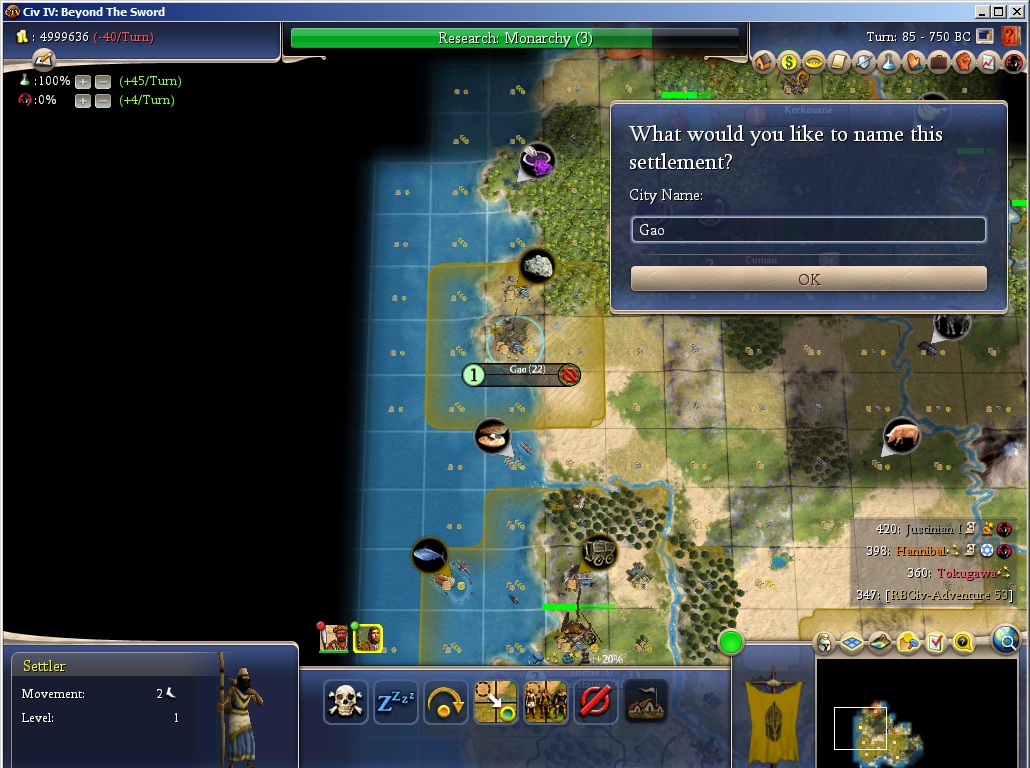Screen dimensions: 1030x768
Task: Delete unit with skull and crossbones
Action: point(345,702)
